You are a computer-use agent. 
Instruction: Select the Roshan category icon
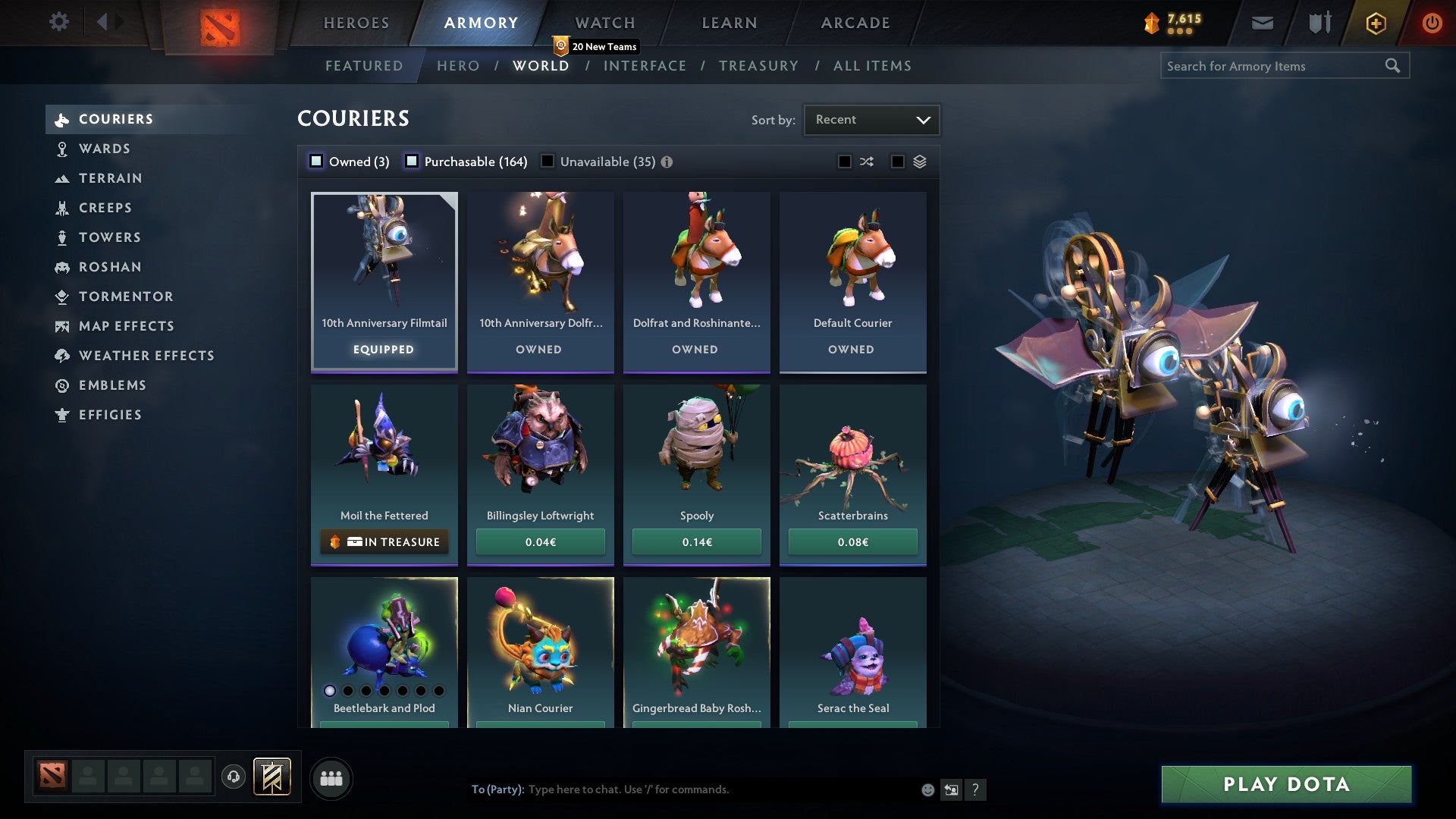(61, 267)
